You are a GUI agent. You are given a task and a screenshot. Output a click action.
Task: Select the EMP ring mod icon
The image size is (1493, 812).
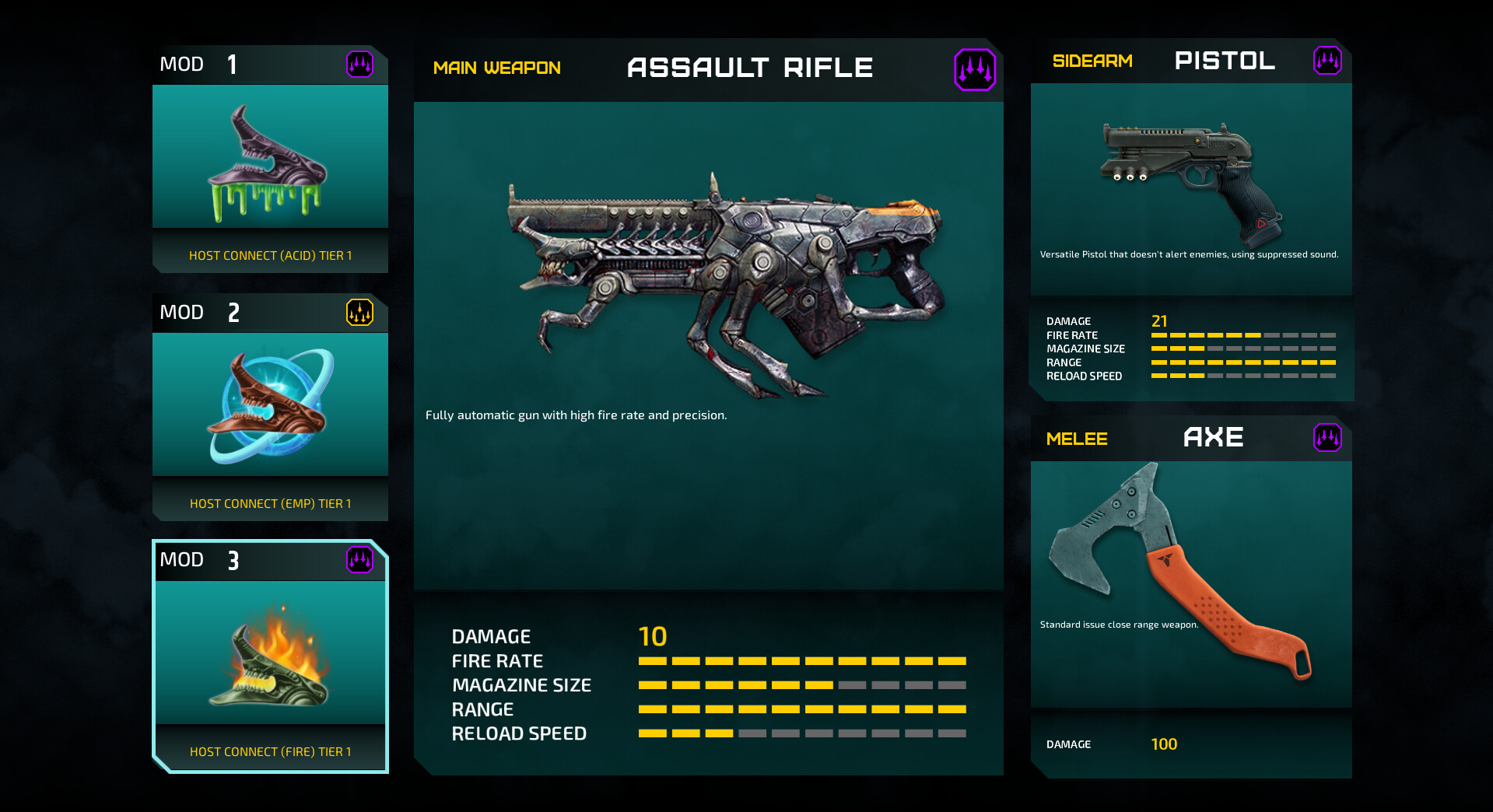[270, 404]
